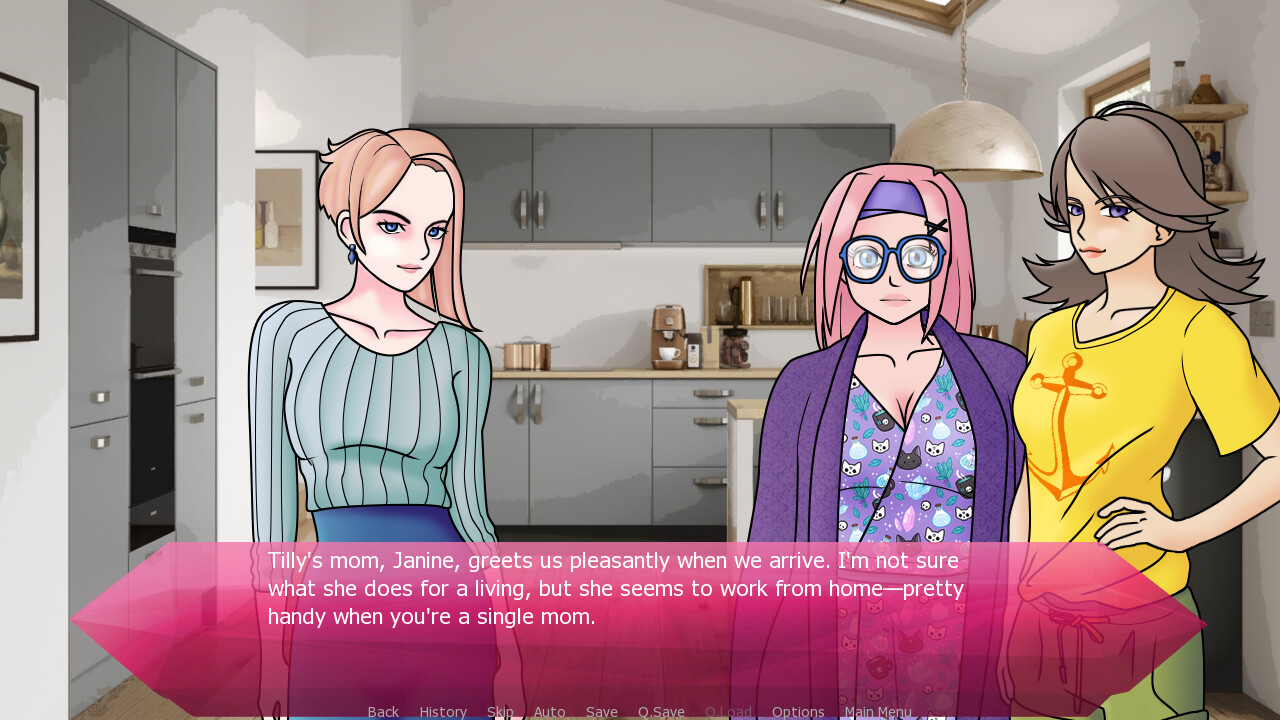Click the dialogue box to advance text
This screenshot has width=1280, height=720.
pos(640,615)
